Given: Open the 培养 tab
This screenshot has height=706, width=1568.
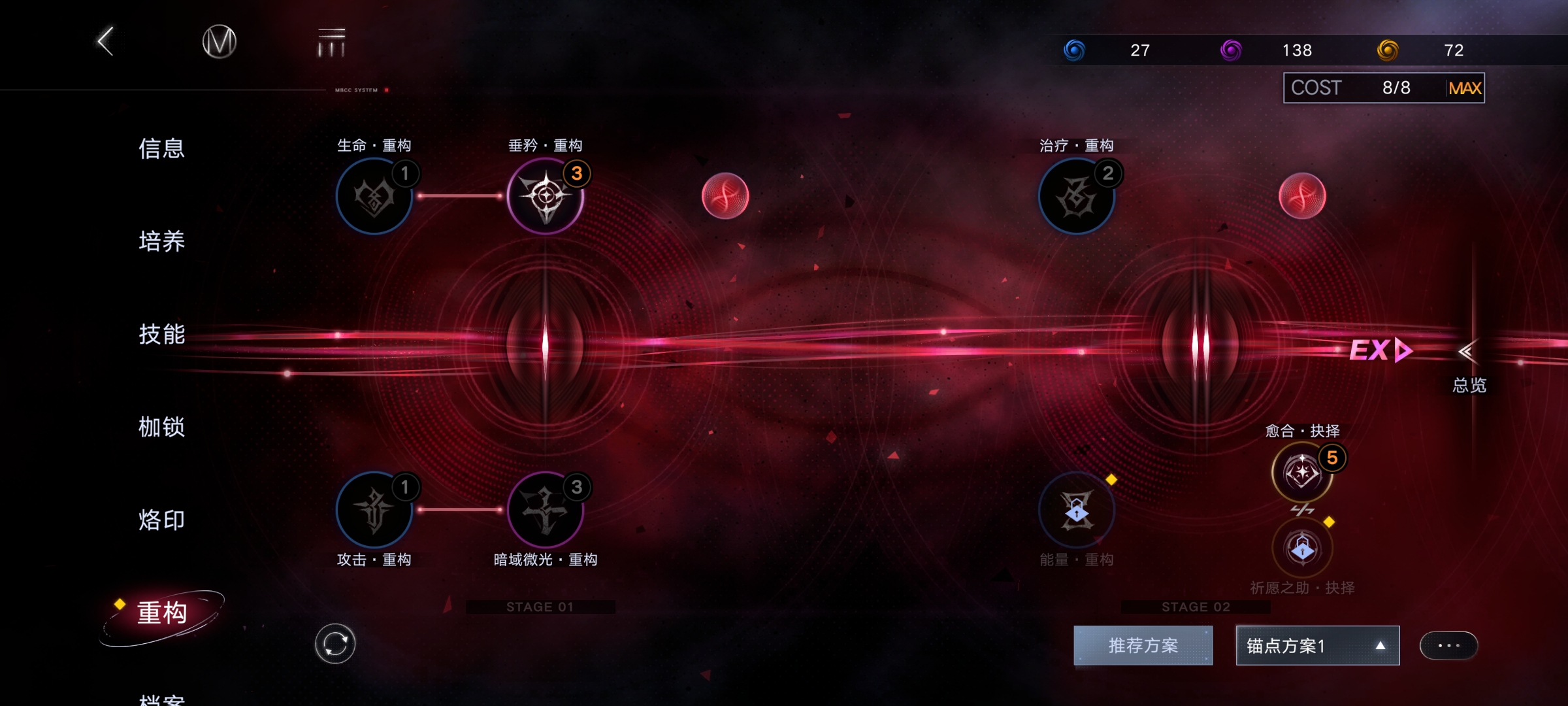Looking at the screenshot, I should click(x=161, y=241).
